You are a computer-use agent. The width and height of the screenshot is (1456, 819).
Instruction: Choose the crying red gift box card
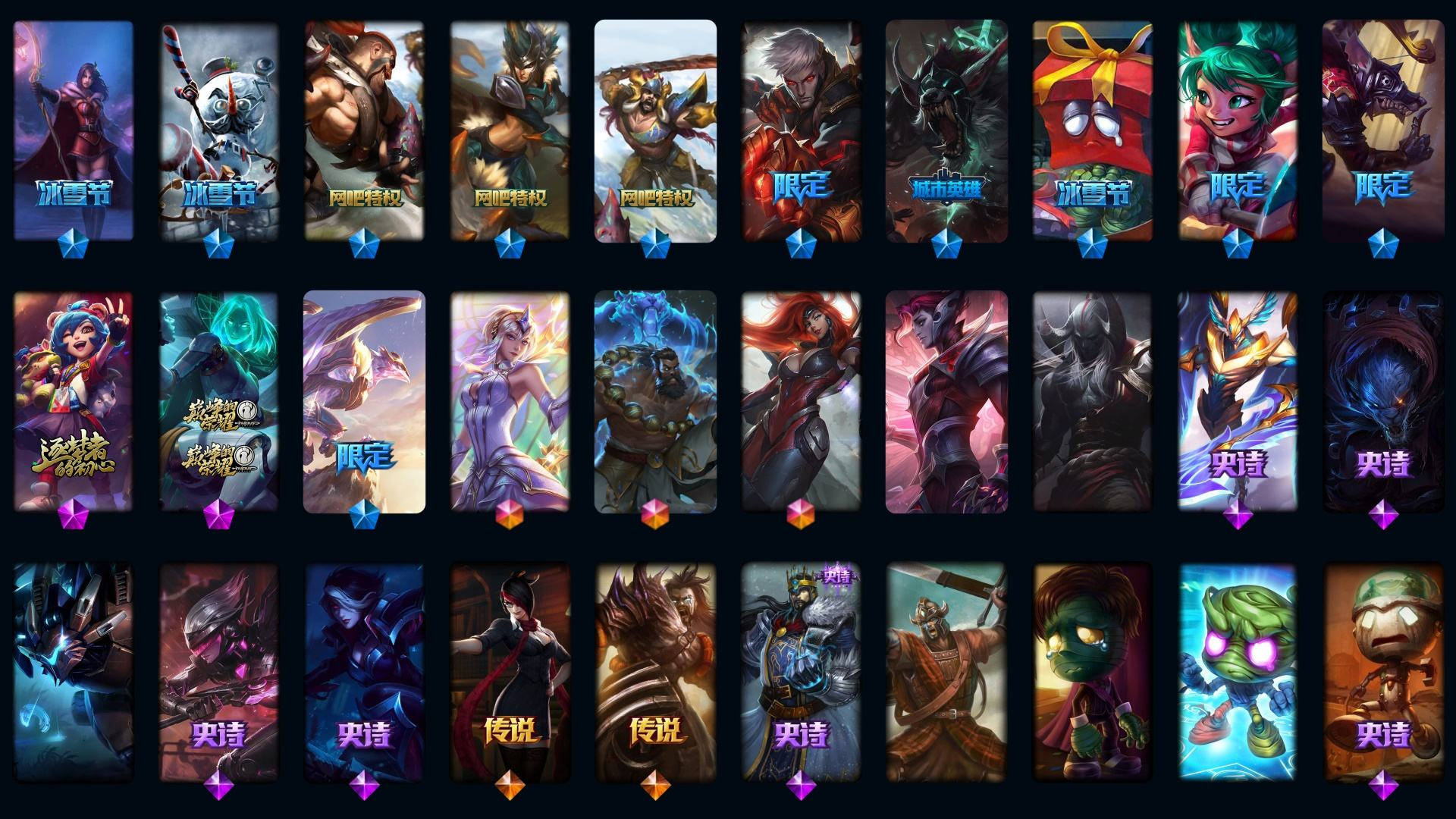(x=1092, y=130)
